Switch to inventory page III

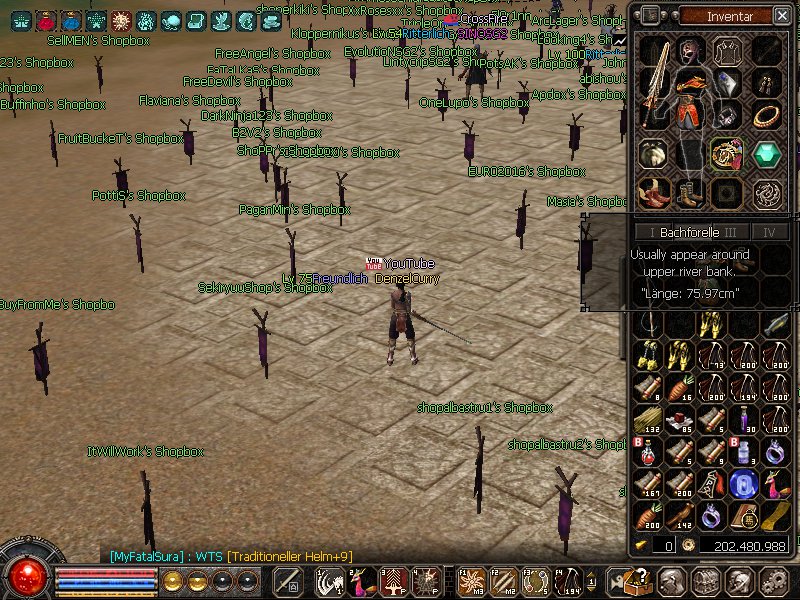(730, 232)
